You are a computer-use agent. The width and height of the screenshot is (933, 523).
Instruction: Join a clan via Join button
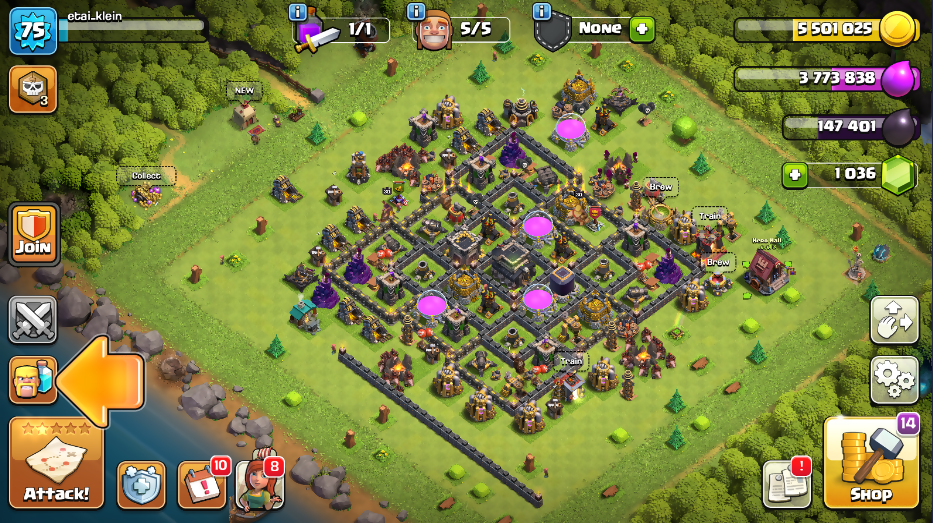pyautogui.click(x=33, y=235)
